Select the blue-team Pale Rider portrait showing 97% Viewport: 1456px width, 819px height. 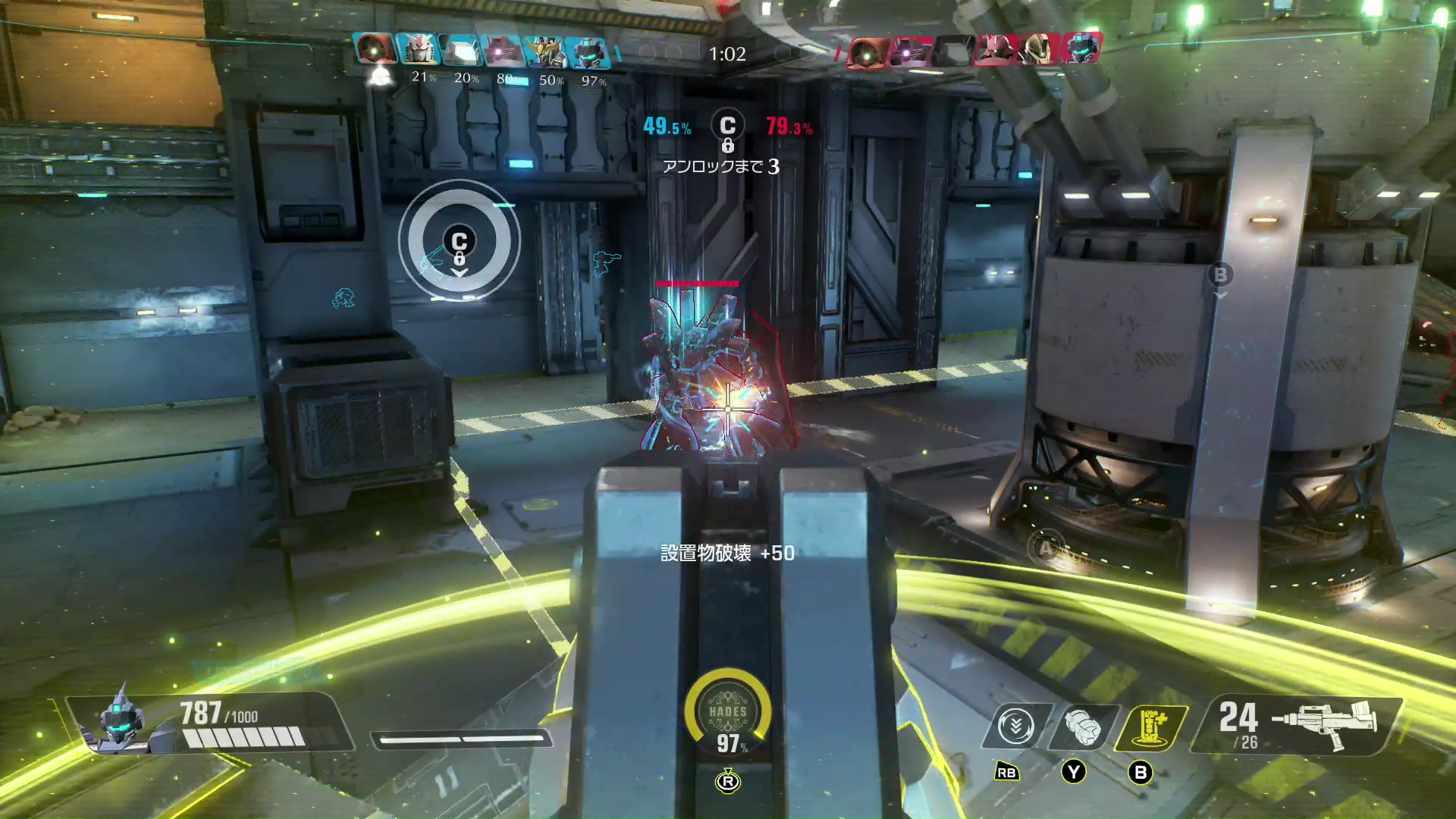click(588, 52)
